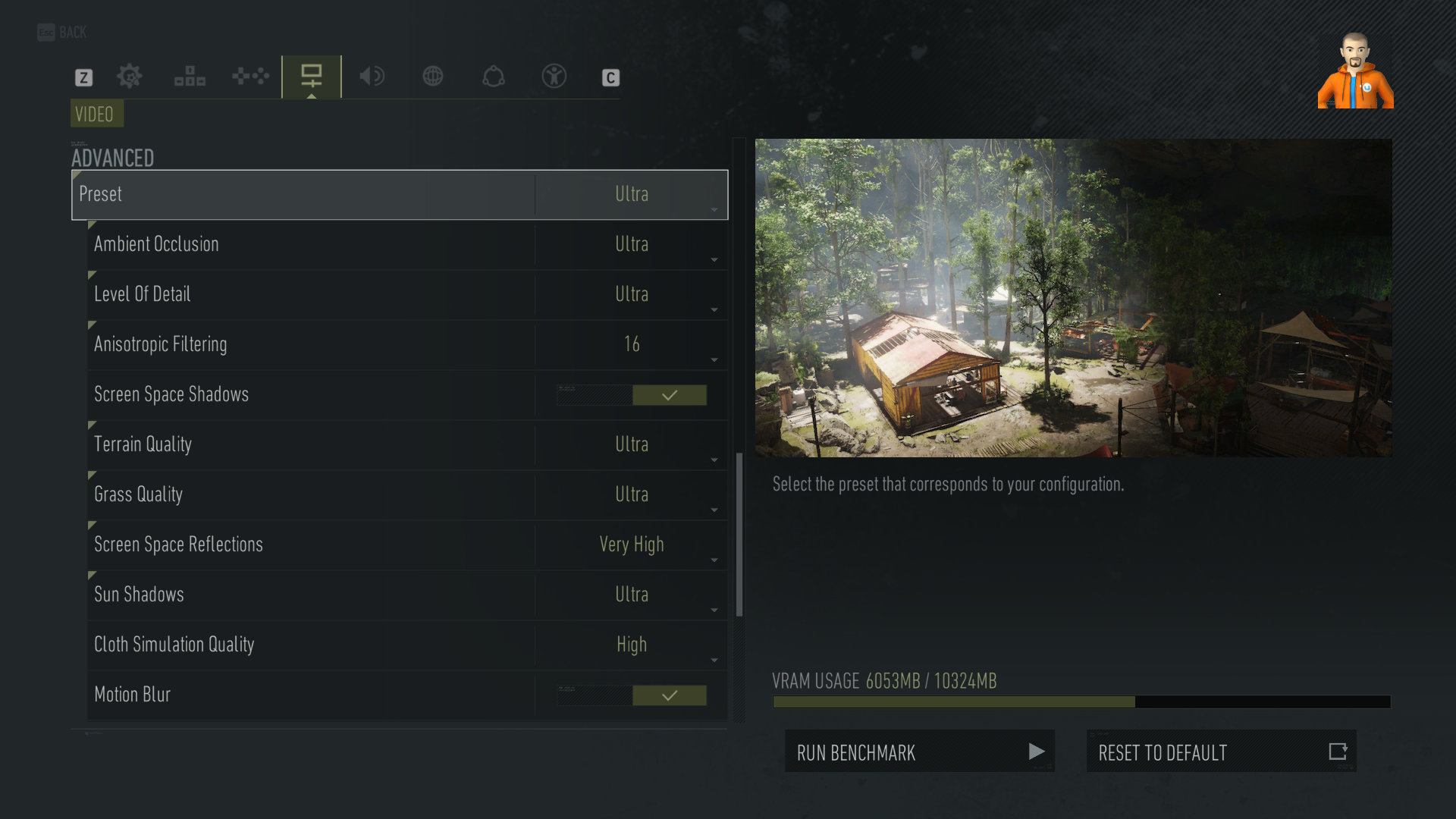Click the settings list scrollbar
Image resolution: width=1456 pixels, height=819 pixels.
click(739, 535)
